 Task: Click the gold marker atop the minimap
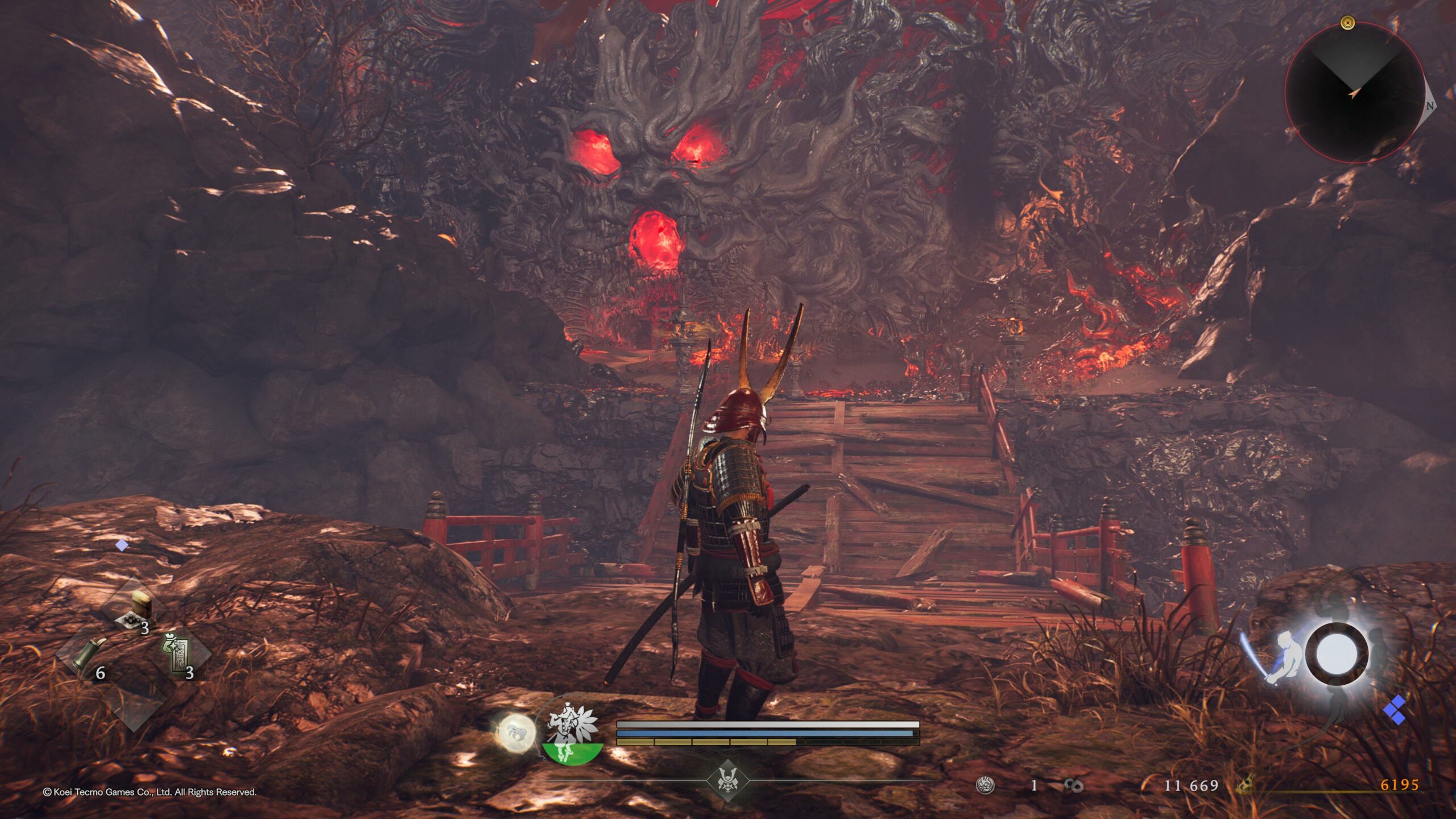tap(1347, 23)
